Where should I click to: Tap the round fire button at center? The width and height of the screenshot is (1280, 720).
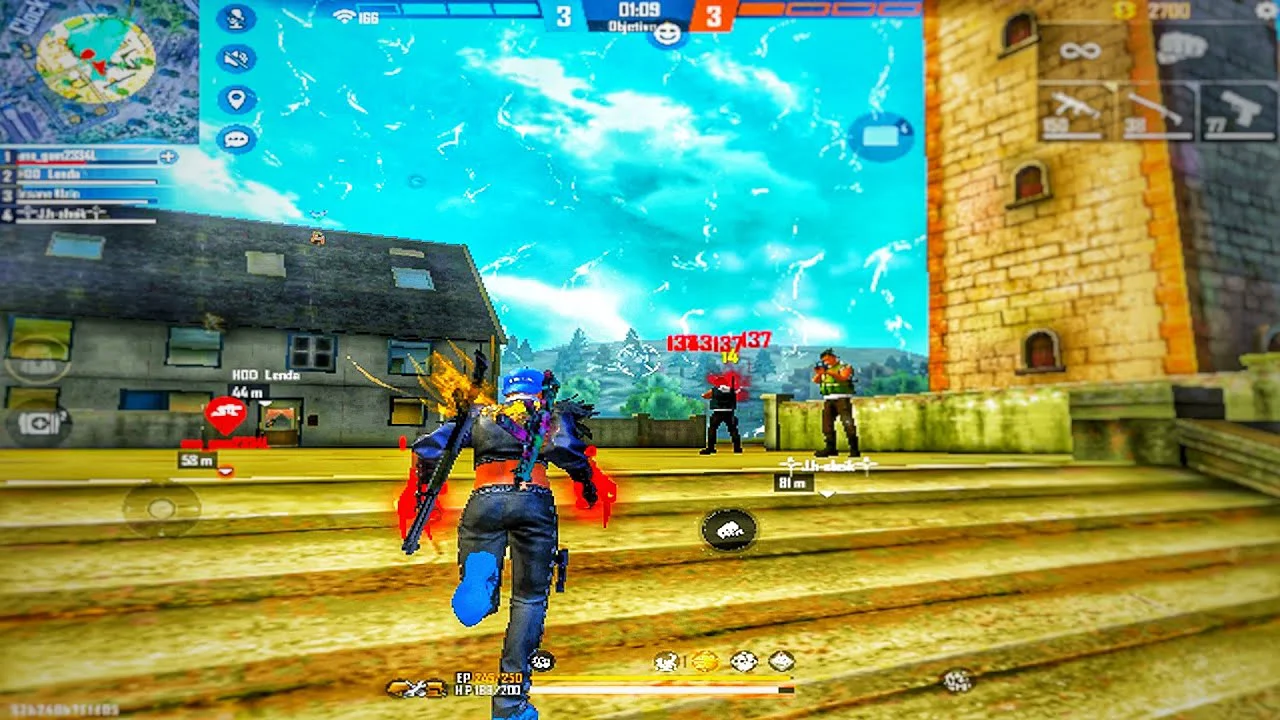(x=729, y=529)
